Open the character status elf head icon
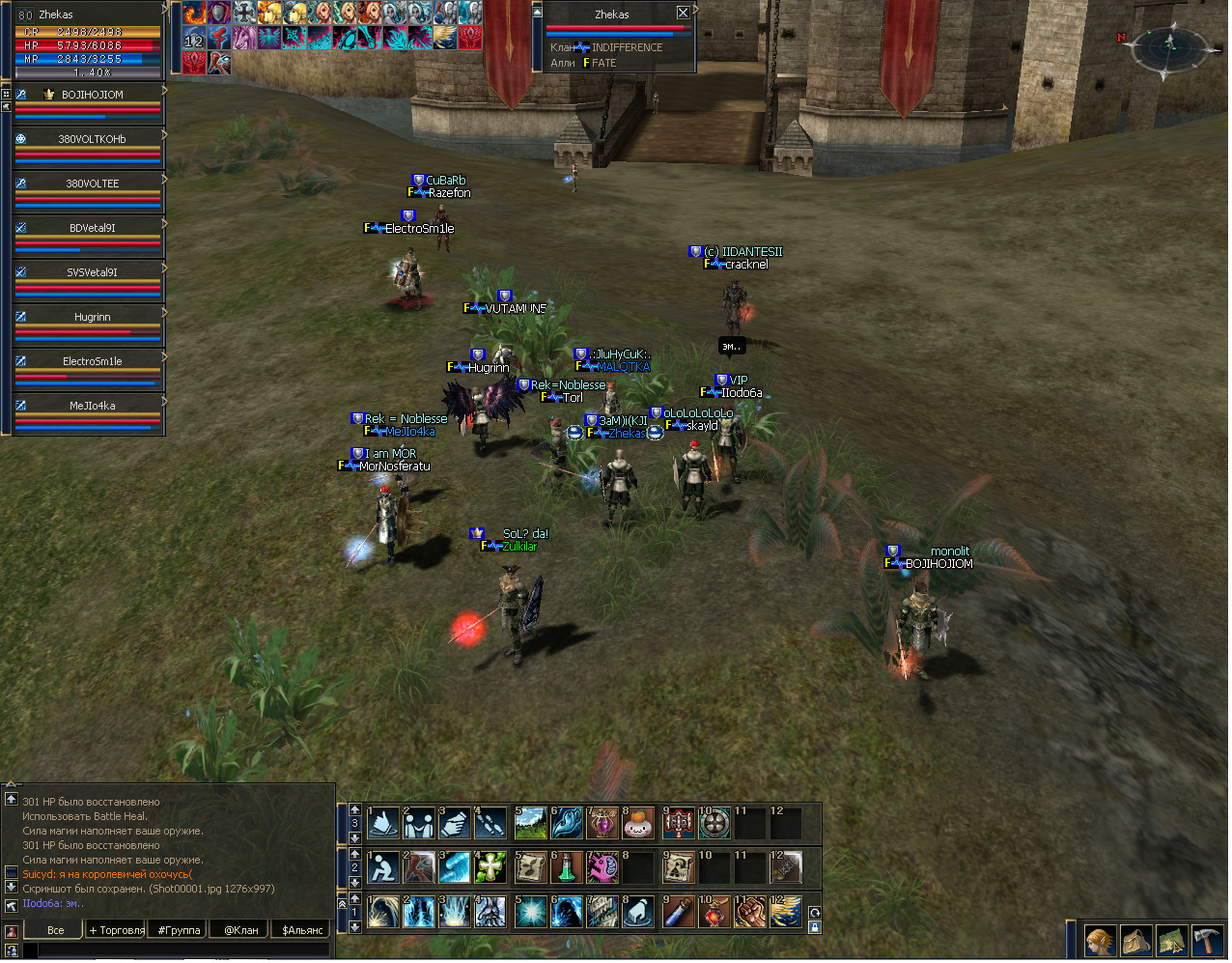The width and height of the screenshot is (1232, 963). point(1099,941)
